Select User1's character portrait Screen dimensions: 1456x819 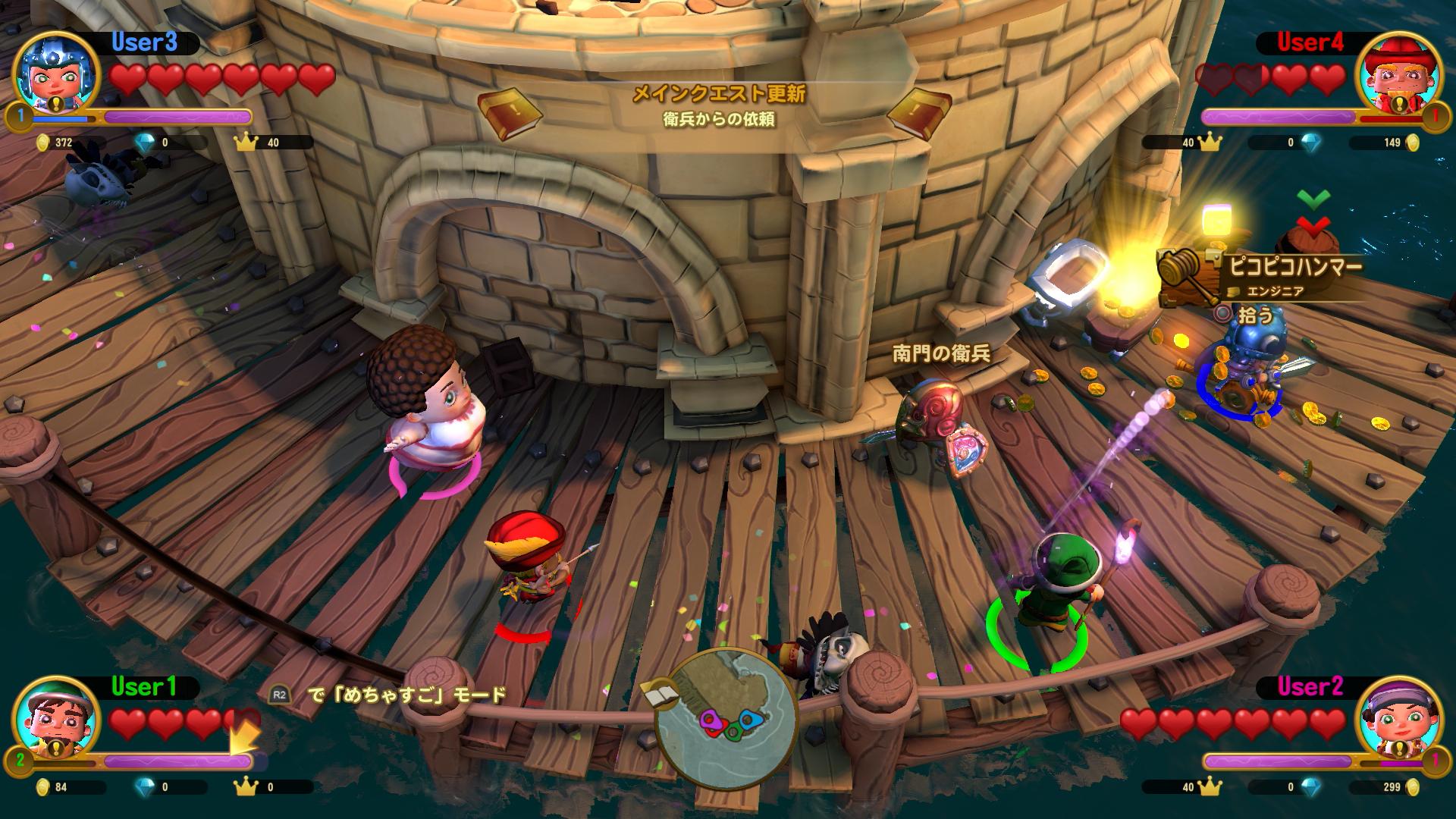point(57,718)
